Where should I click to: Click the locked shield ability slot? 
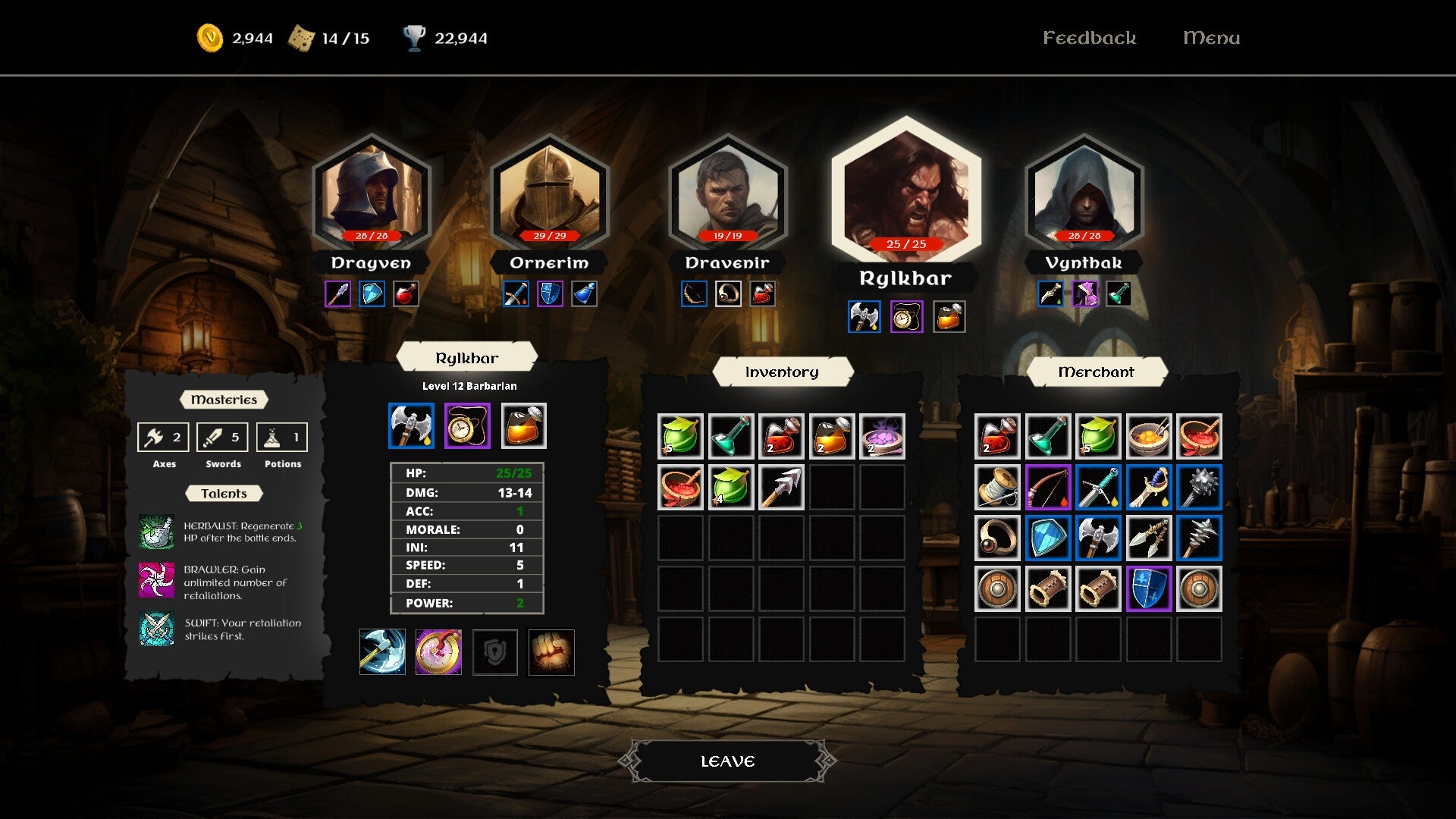(x=494, y=652)
